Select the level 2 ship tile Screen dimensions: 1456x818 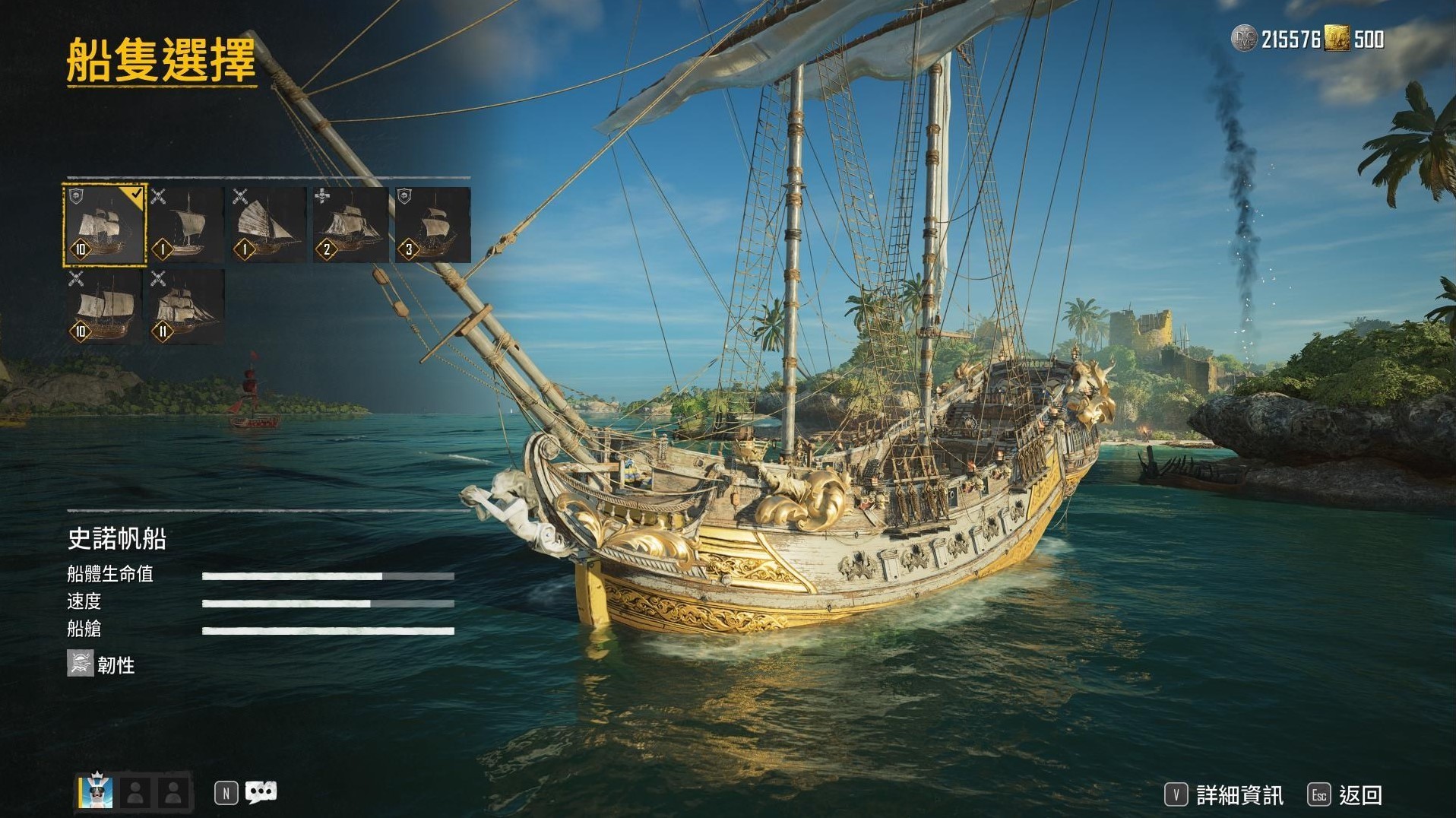pos(350,226)
